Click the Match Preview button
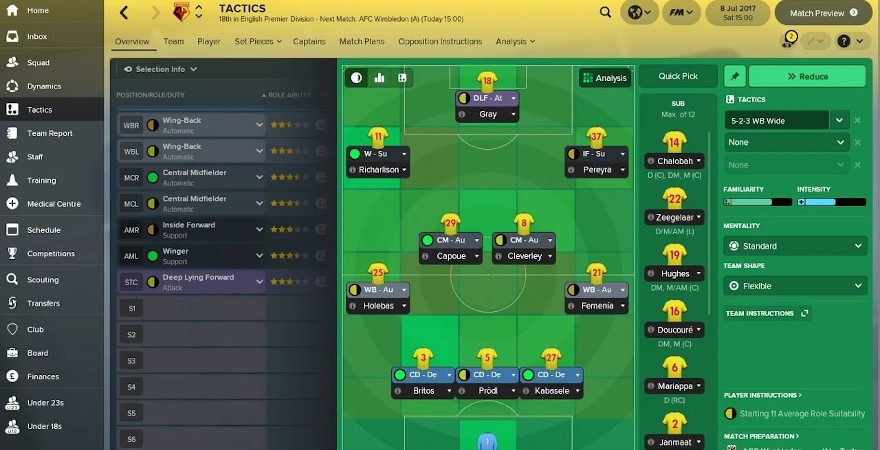Viewport: 880px width, 450px height. coord(824,14)
